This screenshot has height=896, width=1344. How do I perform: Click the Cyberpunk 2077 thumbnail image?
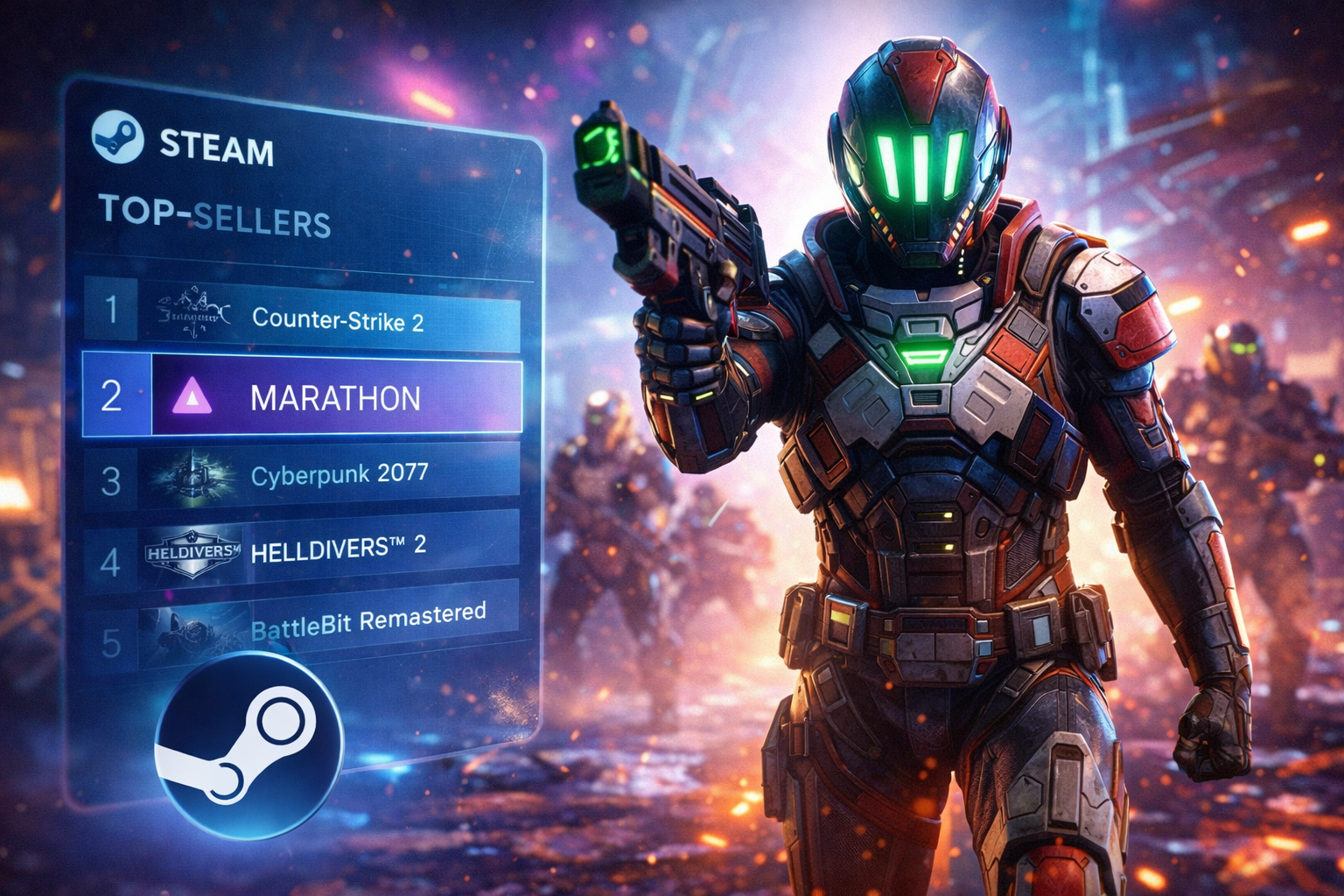click(x=192, y=478)
